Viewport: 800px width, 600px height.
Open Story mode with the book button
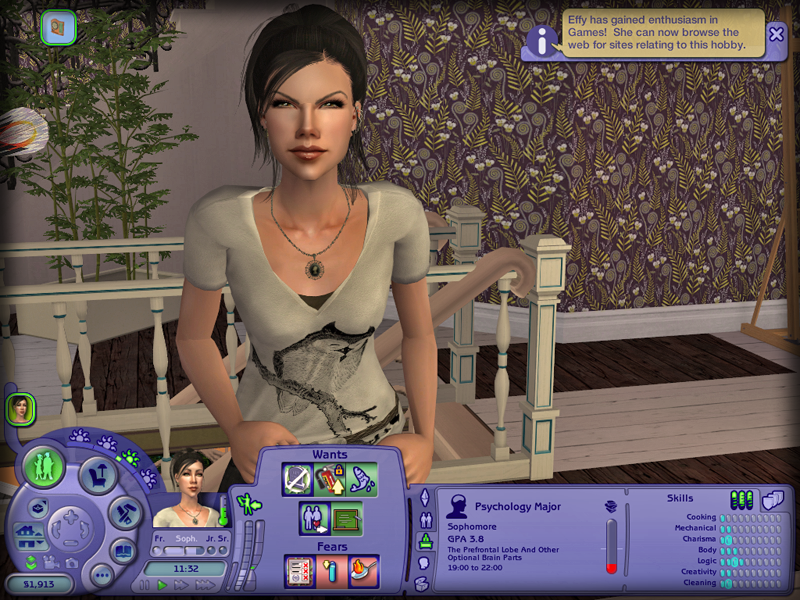pos(123,551)
